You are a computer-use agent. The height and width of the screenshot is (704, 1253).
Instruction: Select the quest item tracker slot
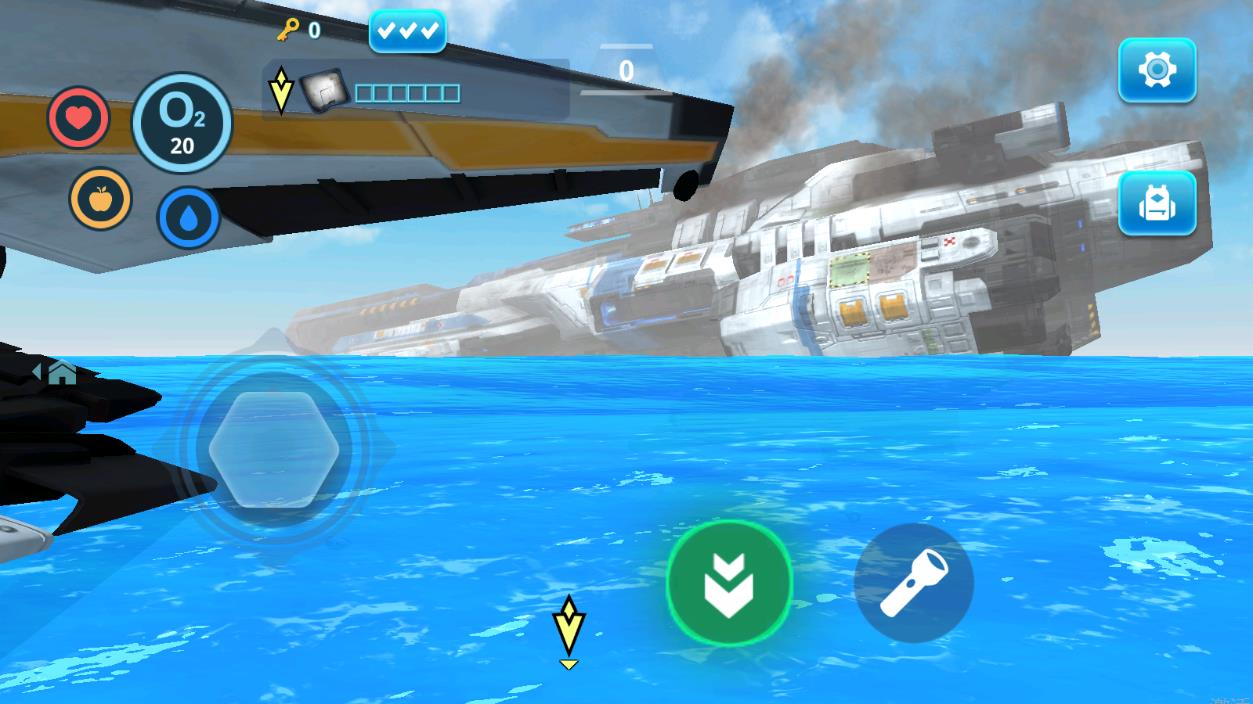point(323,91)
